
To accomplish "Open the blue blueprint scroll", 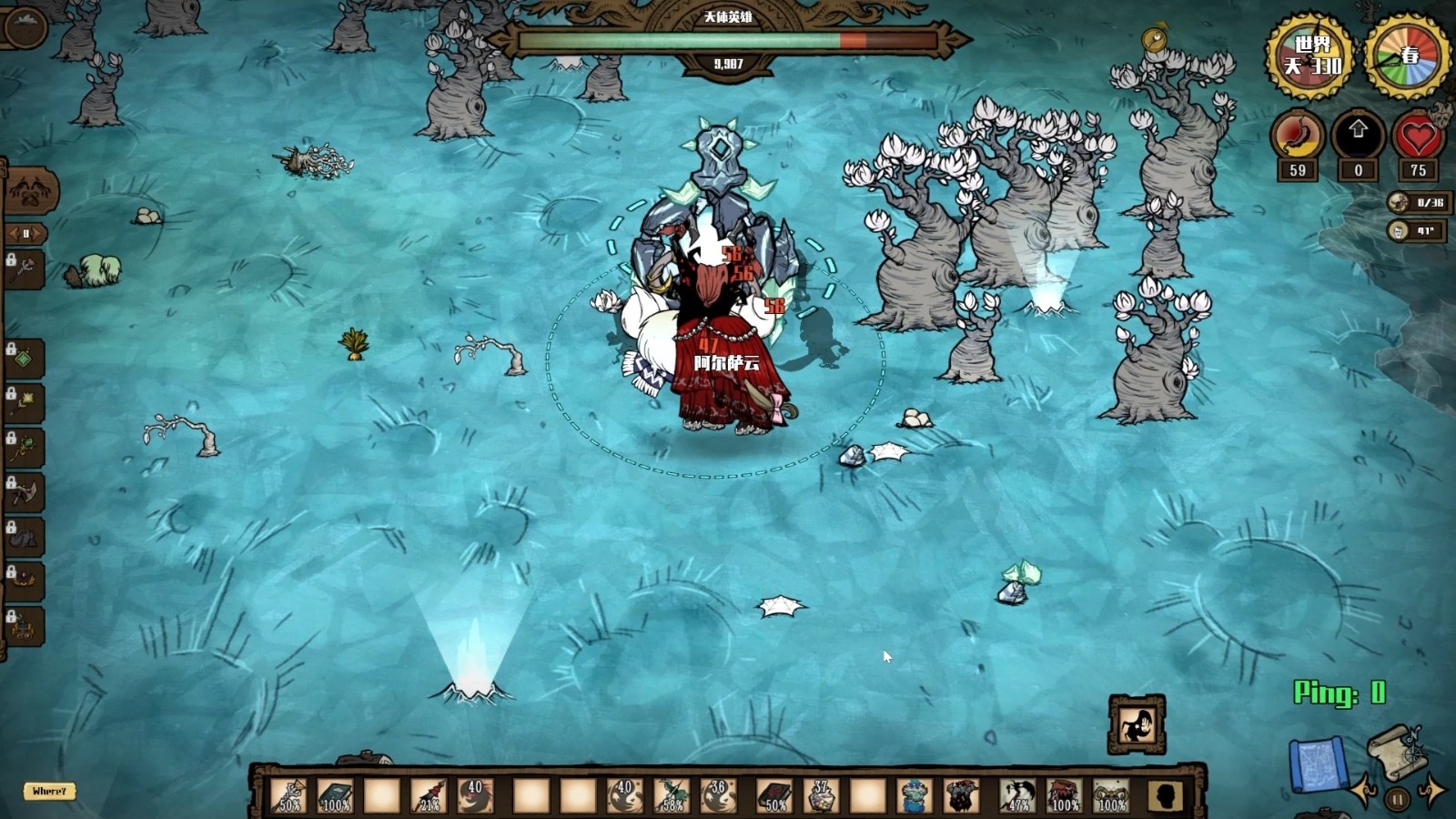I will click(x=1317, y=764).
